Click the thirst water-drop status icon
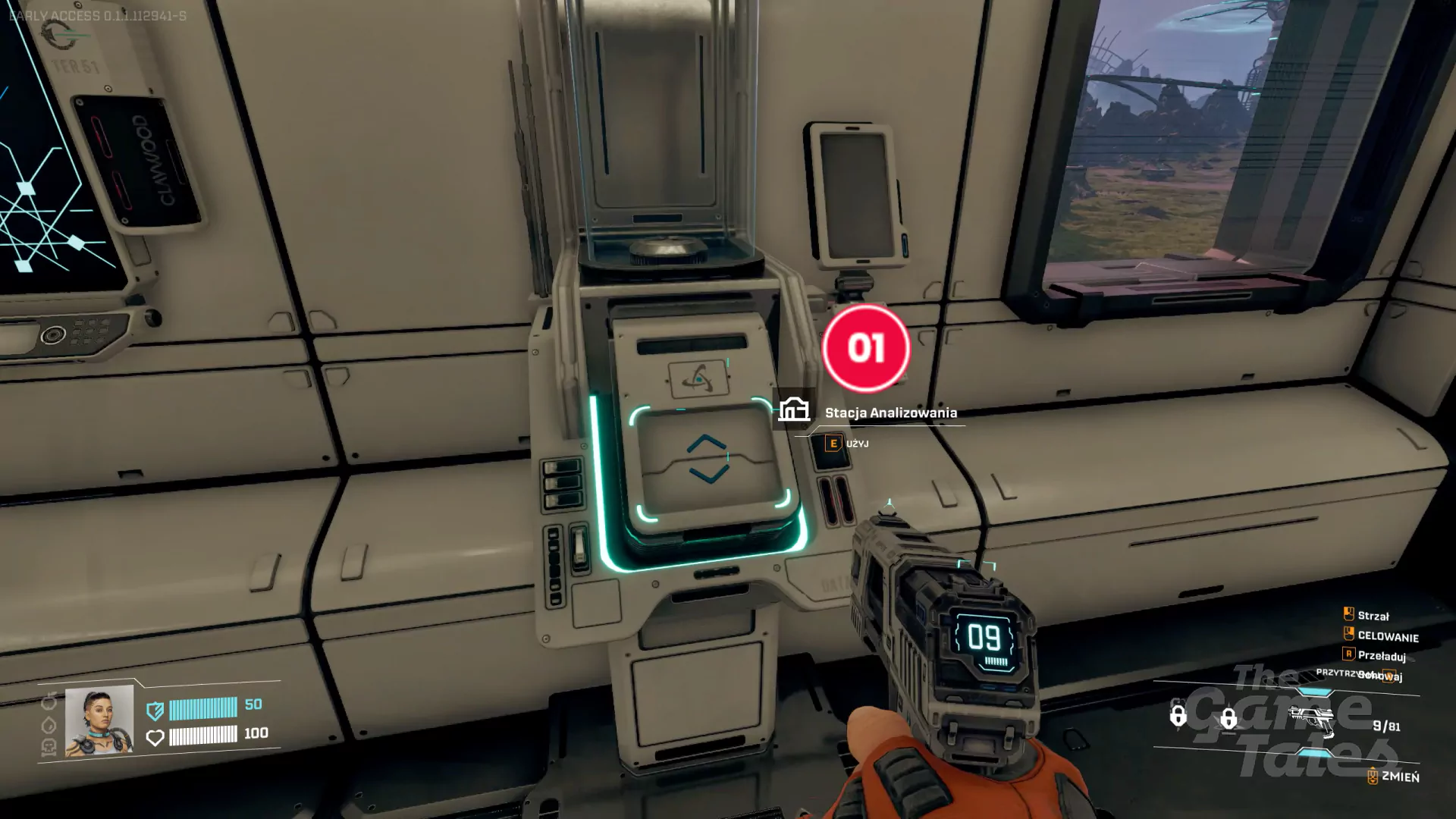Image resolution: width=1456 pixels, height=819 pixels. pyautogui.click(x=49, y=725)
